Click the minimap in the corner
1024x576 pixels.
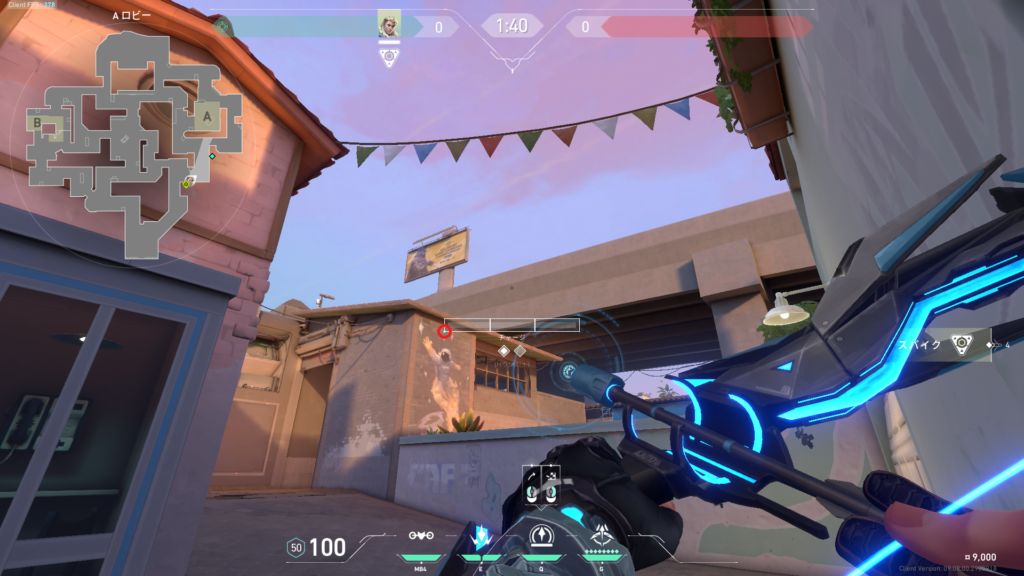coord(130,140)
